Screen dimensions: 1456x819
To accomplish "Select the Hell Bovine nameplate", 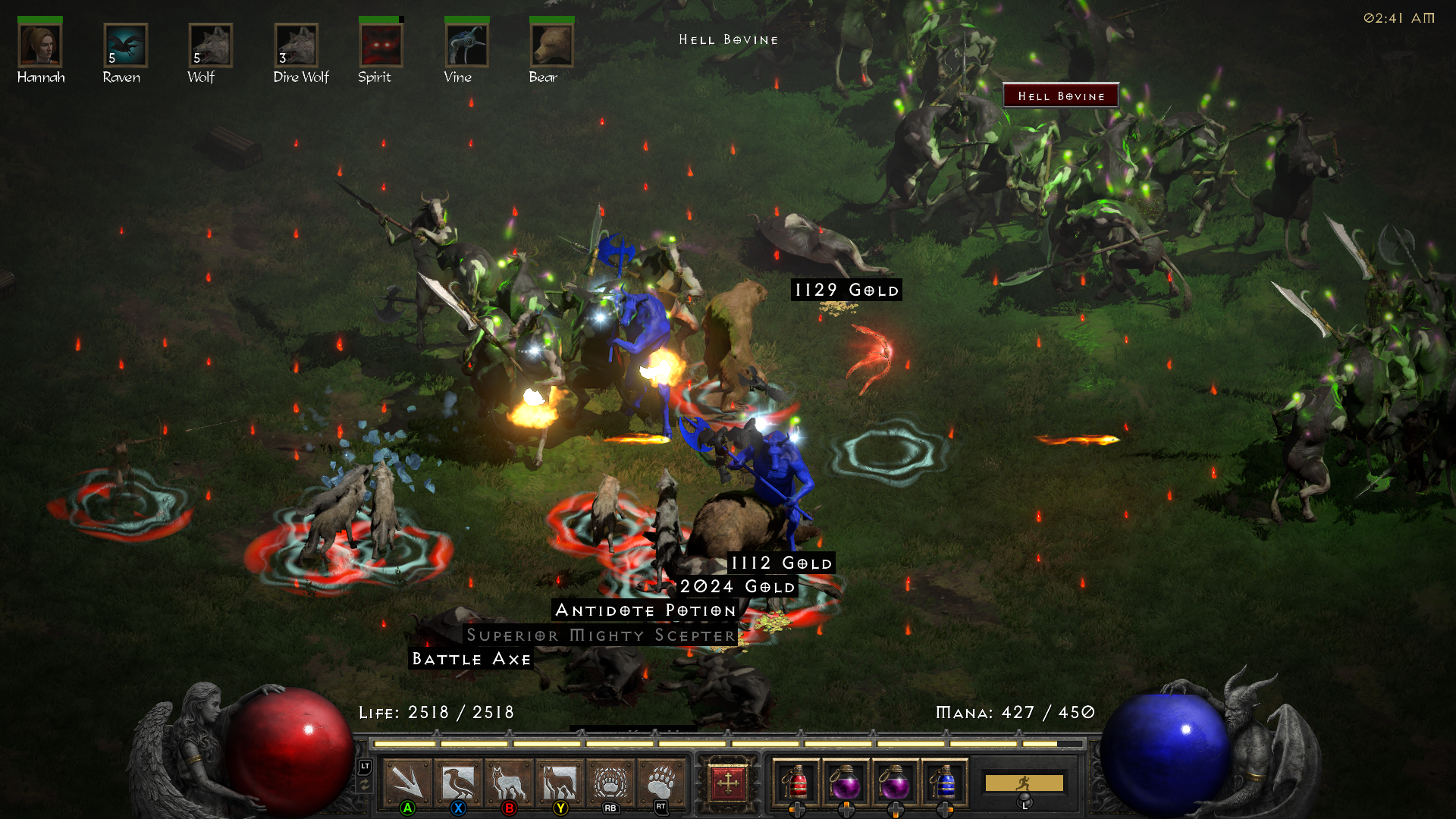I will click(x=1060, y=96).
